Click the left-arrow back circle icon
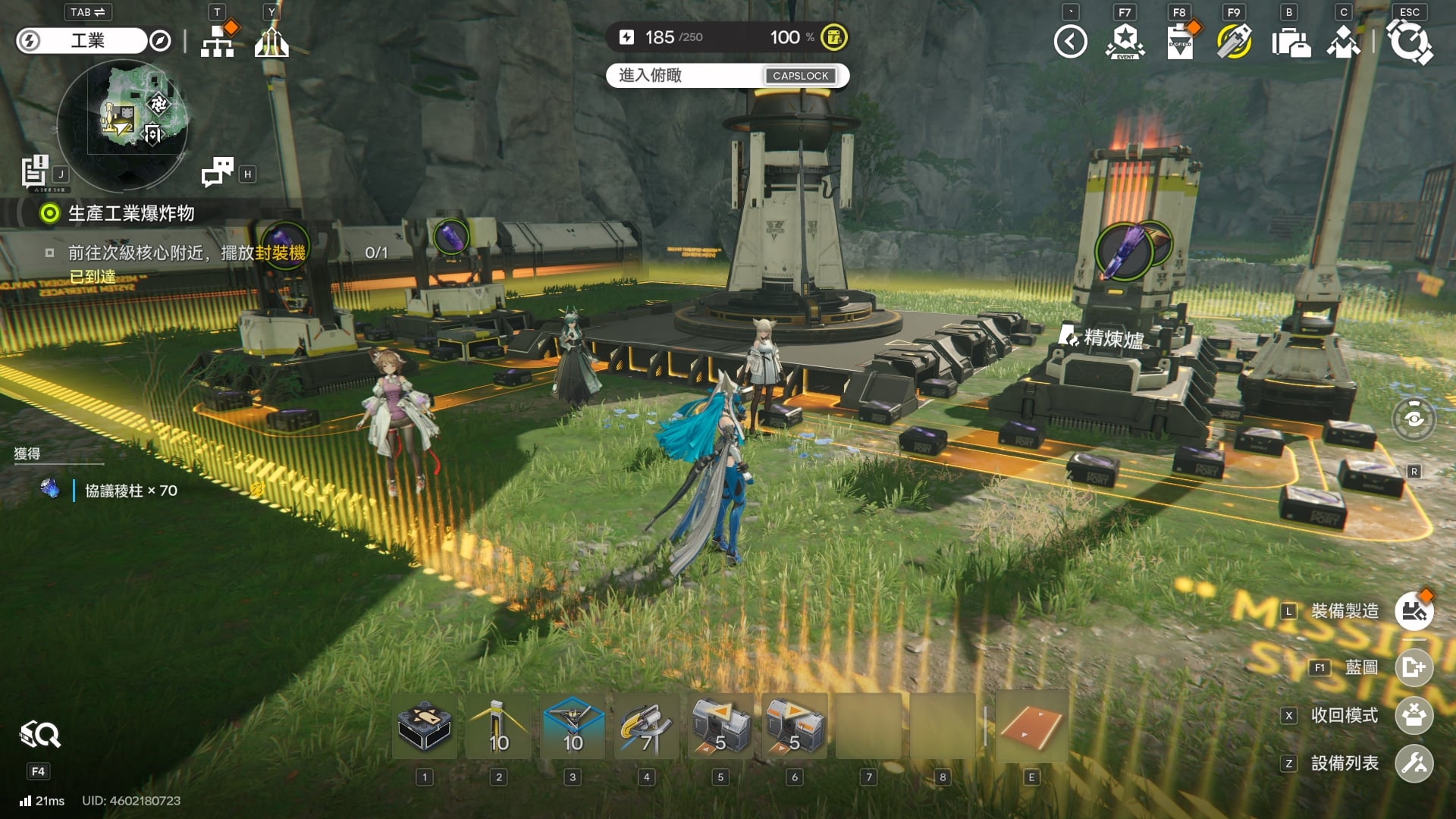The height and width of the screenshot is (819, 1456). pyautogui.click(x=1070, y=42)
